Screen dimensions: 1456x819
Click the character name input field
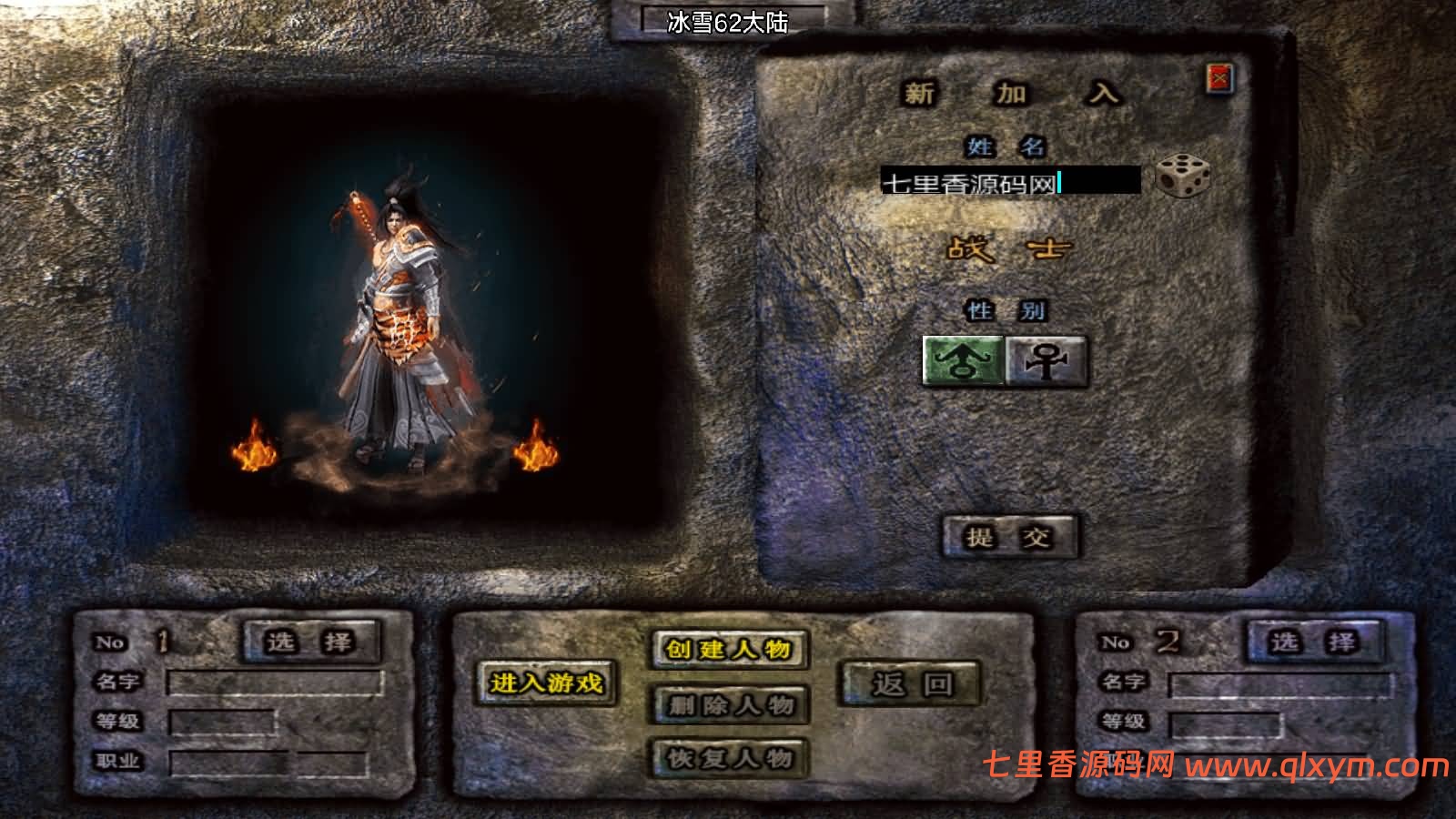pyautogui.click(x=1009, y=182)
